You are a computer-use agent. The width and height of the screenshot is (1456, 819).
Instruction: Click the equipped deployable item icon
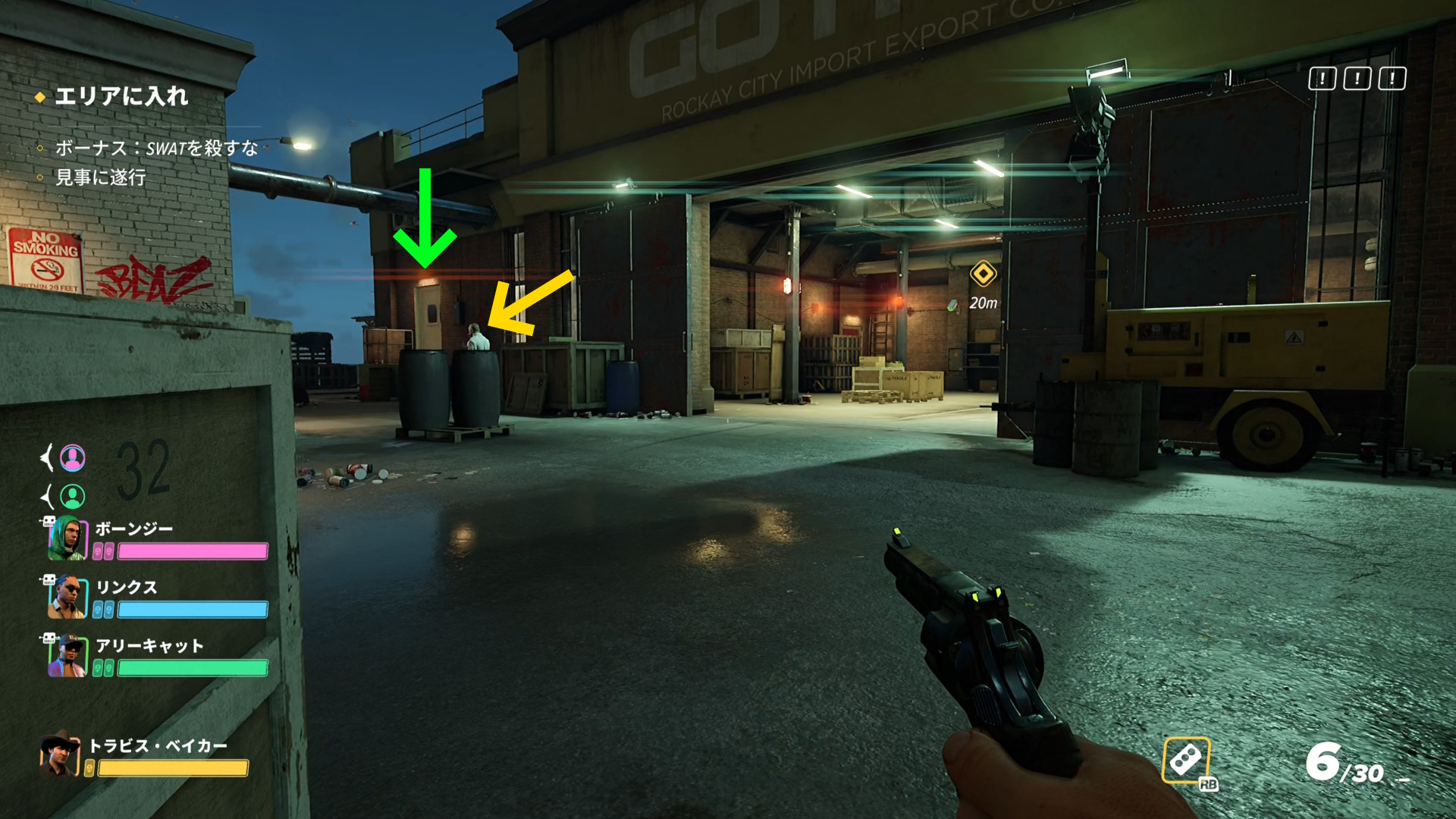tap(1186, 760)
